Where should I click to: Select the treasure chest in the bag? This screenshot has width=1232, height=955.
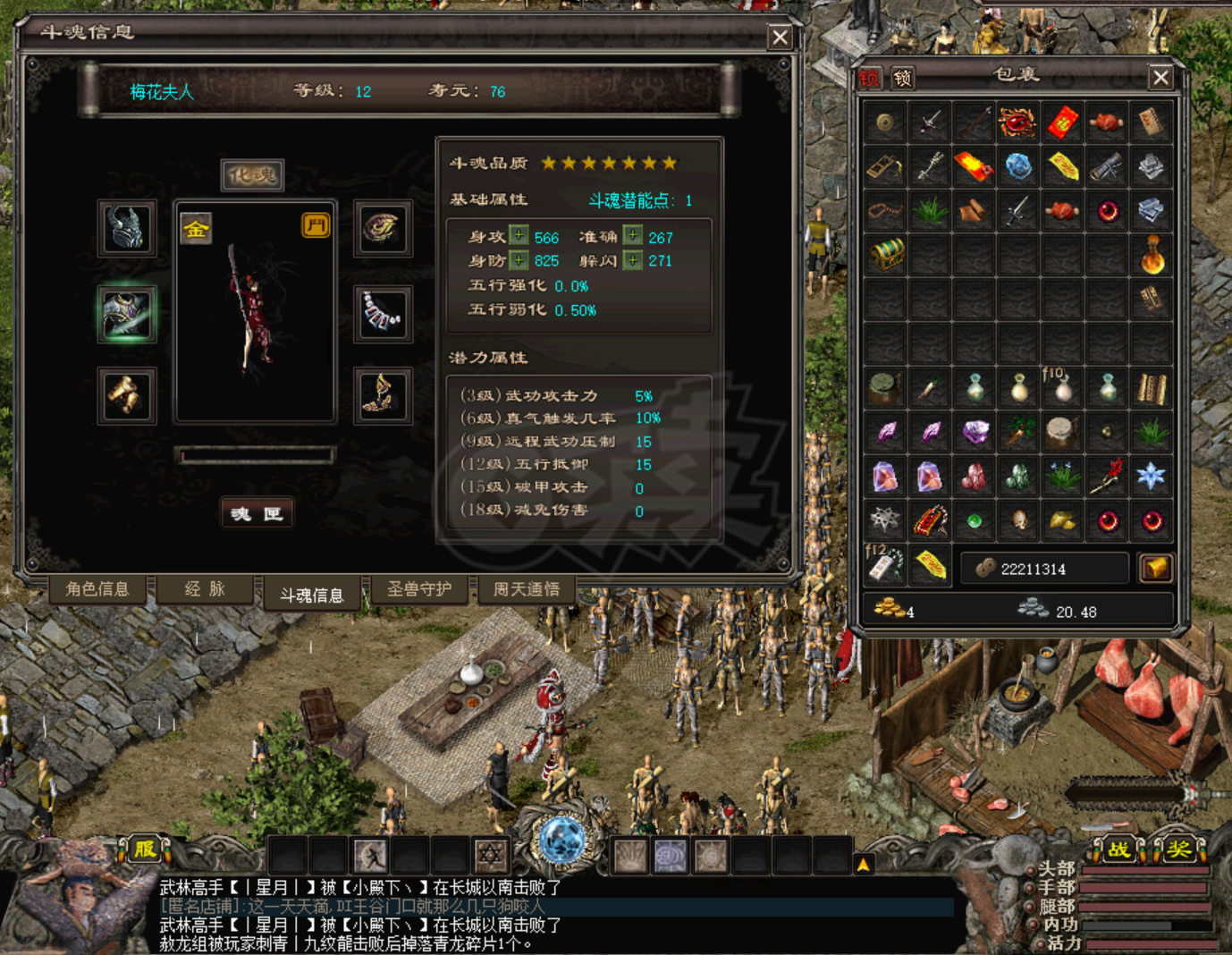885,255
